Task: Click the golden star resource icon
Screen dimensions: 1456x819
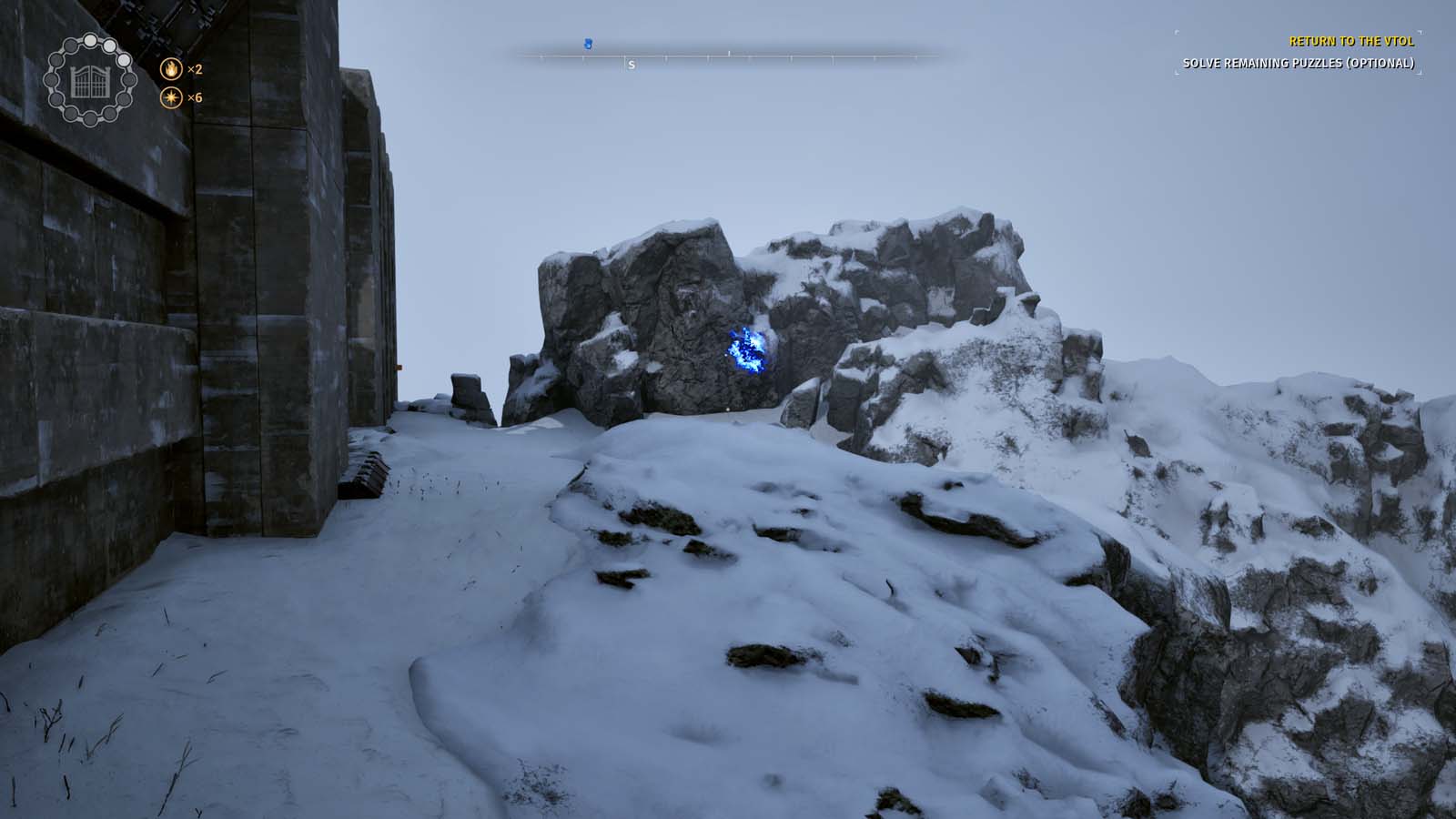Action: pos(172,97)
